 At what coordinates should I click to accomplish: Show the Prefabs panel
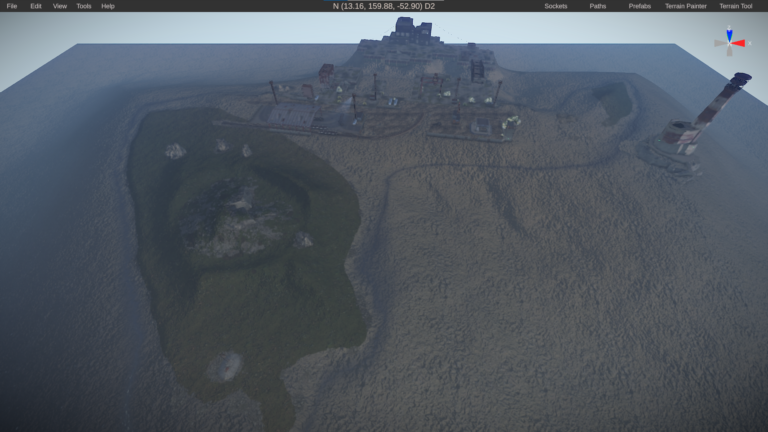(640, 6)
